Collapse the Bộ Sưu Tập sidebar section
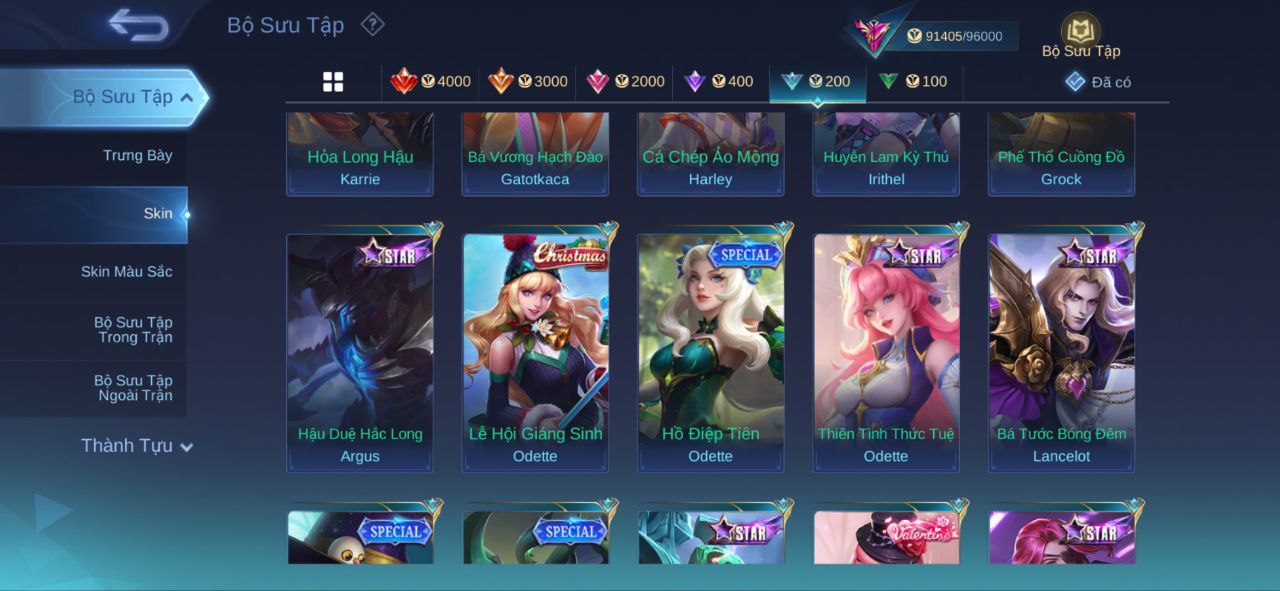The height and width of the screenshot is (591, 1280). [187, 97]
